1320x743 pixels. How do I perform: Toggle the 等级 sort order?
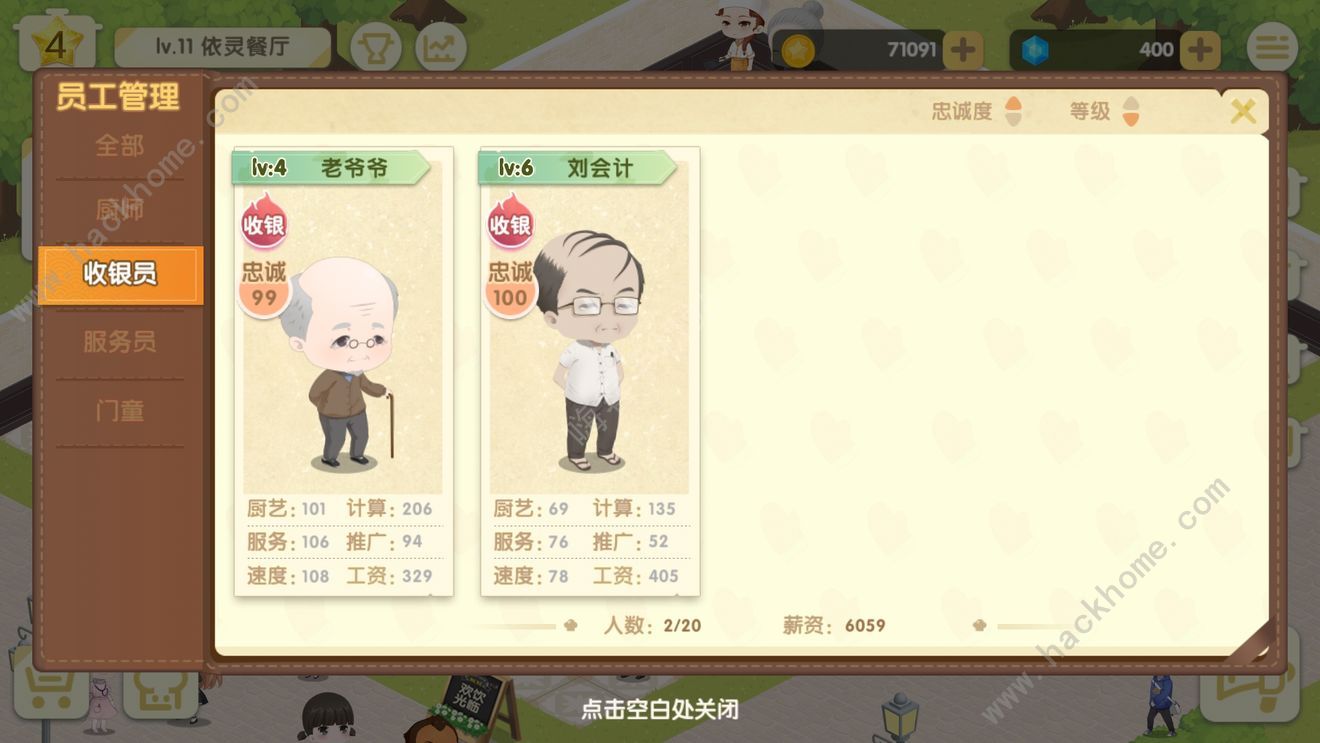pos(1106,112)
